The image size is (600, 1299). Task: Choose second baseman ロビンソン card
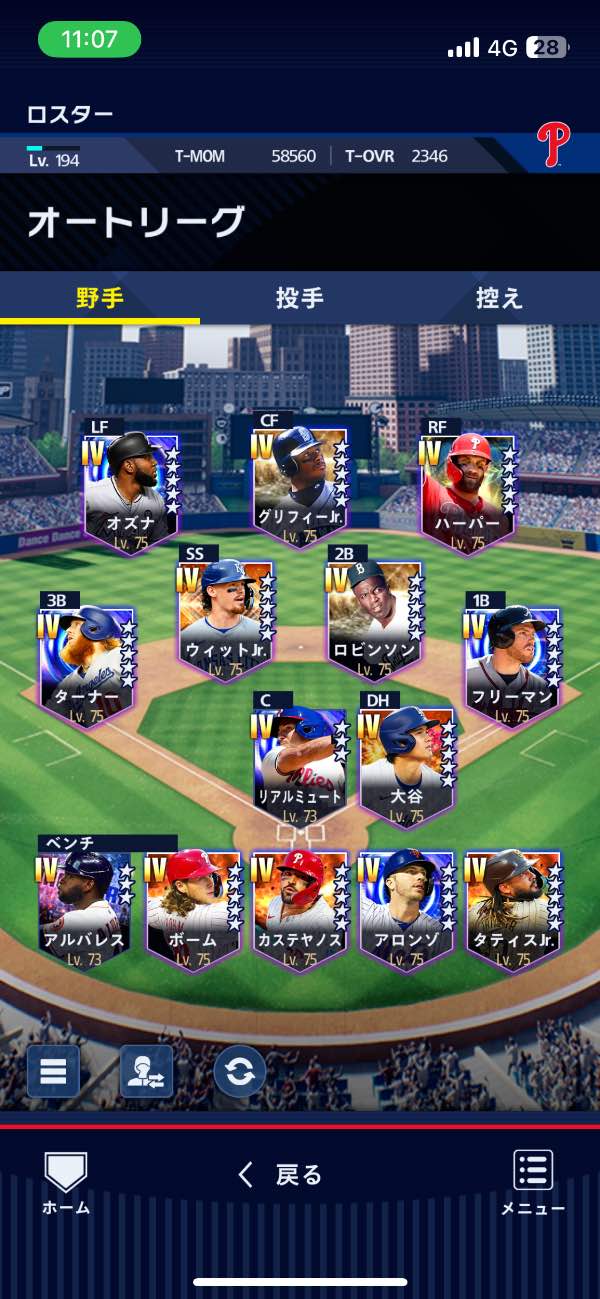(374, 615)
